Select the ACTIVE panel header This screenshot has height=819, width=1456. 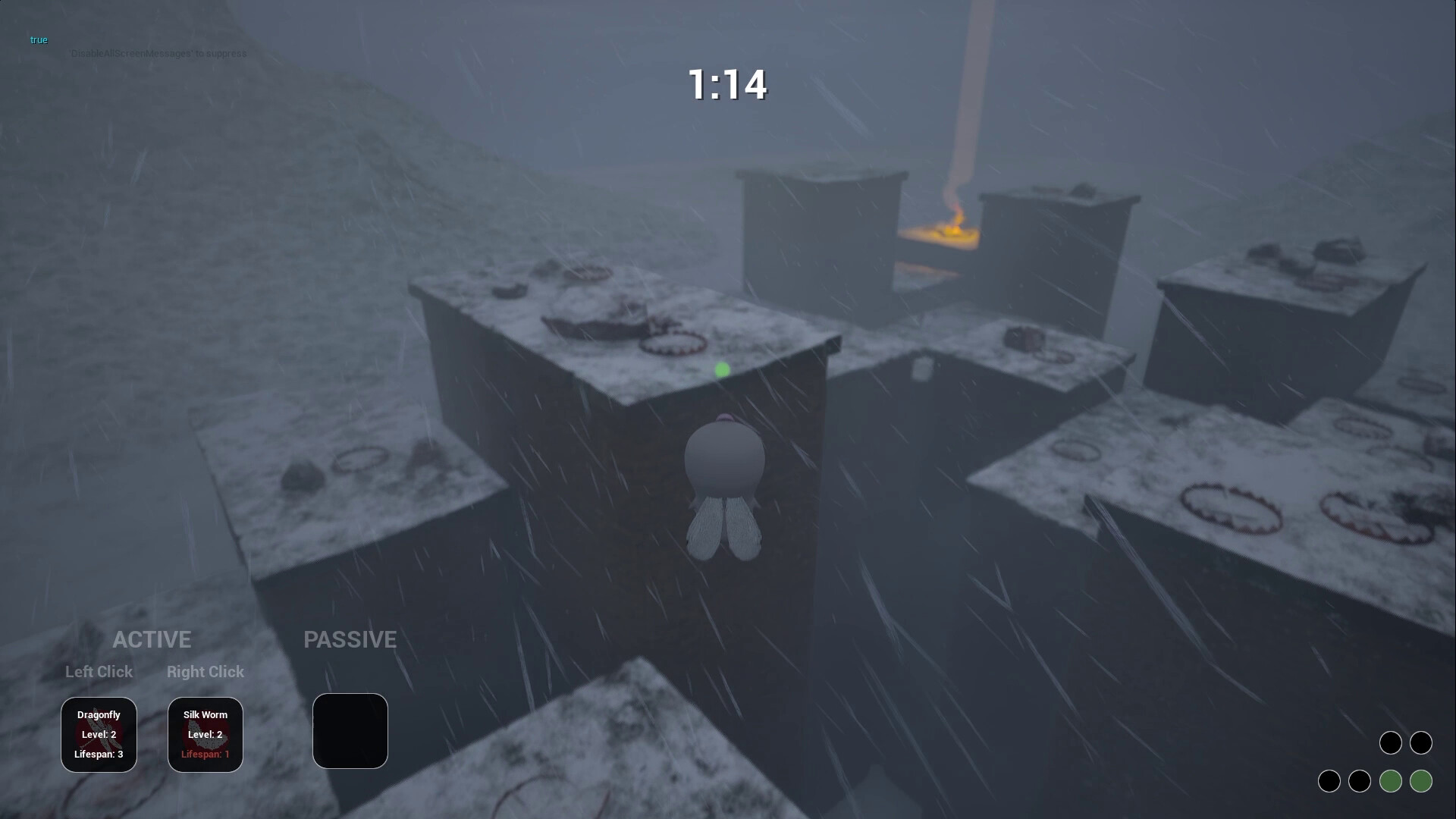[x=152, y=639]
